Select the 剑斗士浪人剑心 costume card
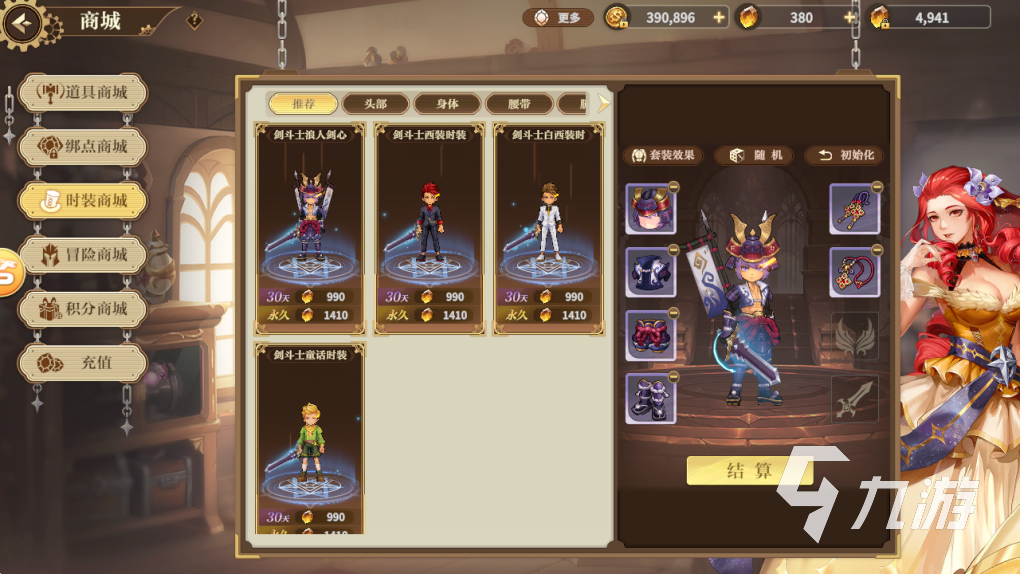Screen dimensions: 1020x574 [x=310, y=228]
